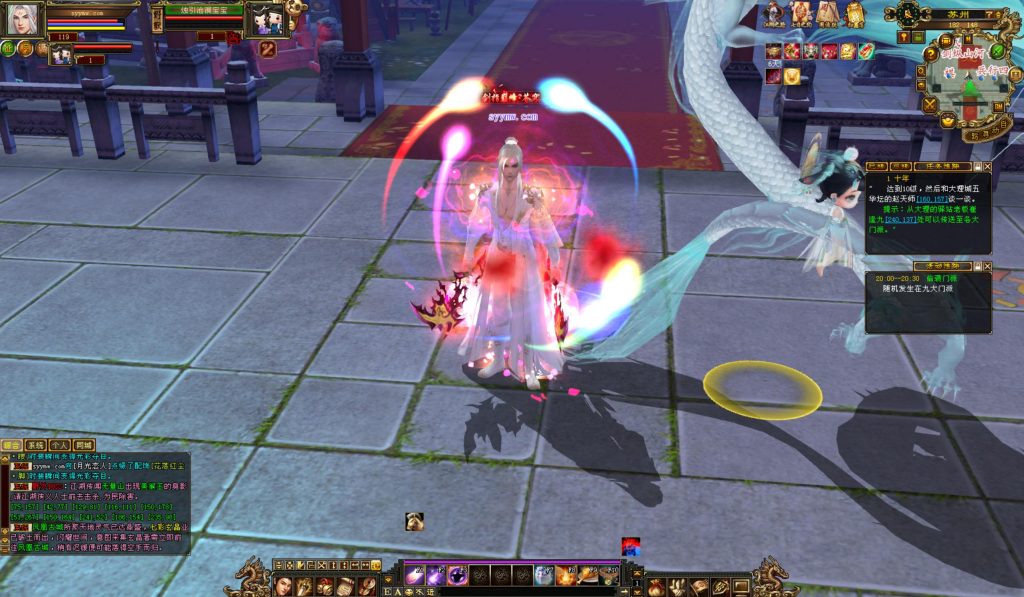Switch to the System chat tab
The image size is (1024, 597).
click(x=35, y=445)
